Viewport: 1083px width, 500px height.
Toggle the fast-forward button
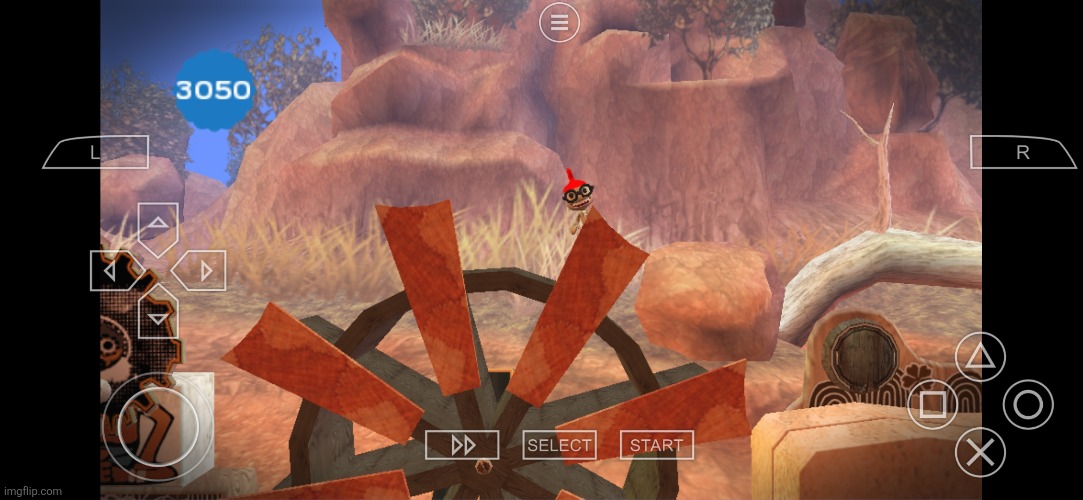pyautogui.click(x=462, y=445)
